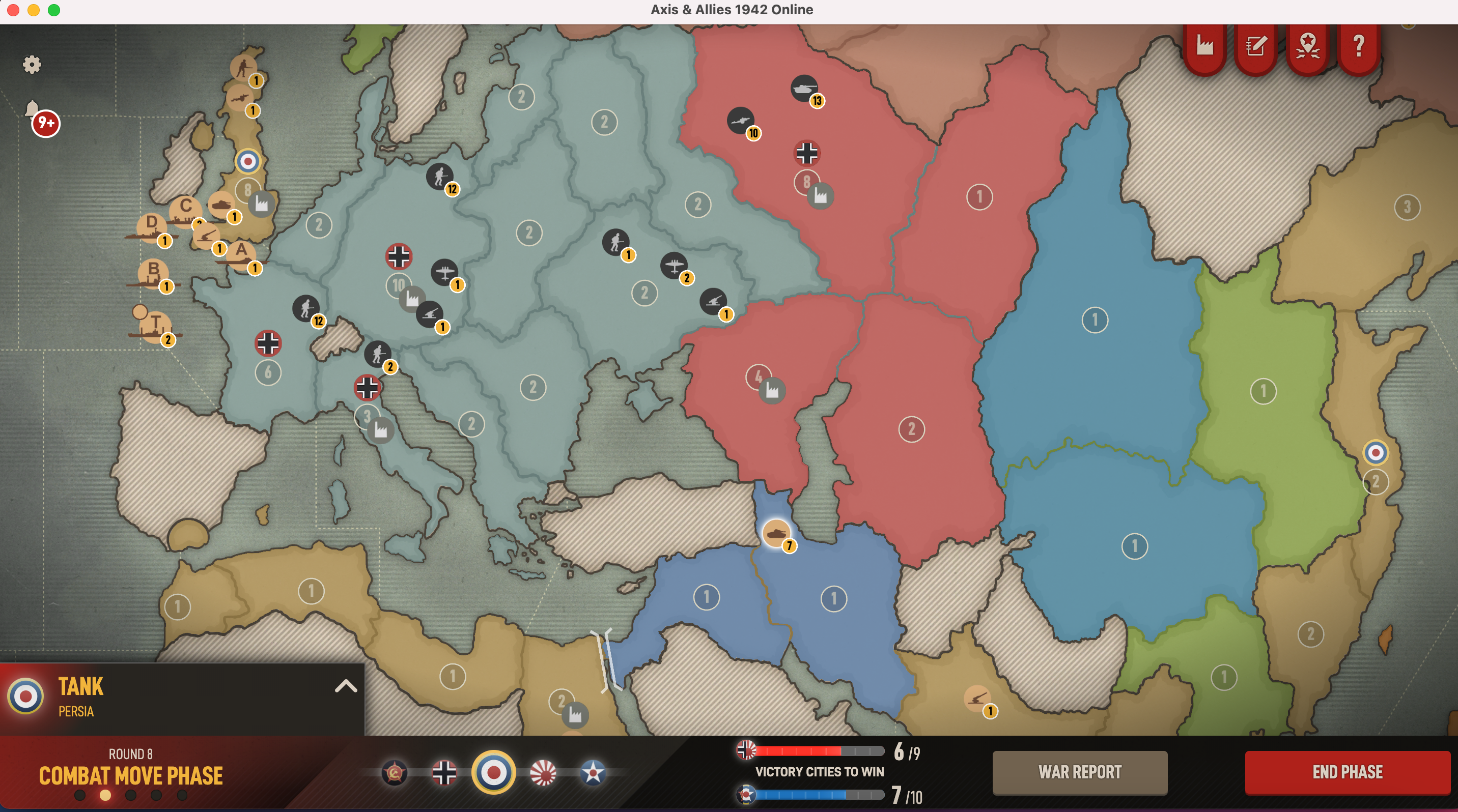The width and height of the screenshot is (1458, 812).
Task: Select the German artillery stack of 10
Action: coord(740,121)
